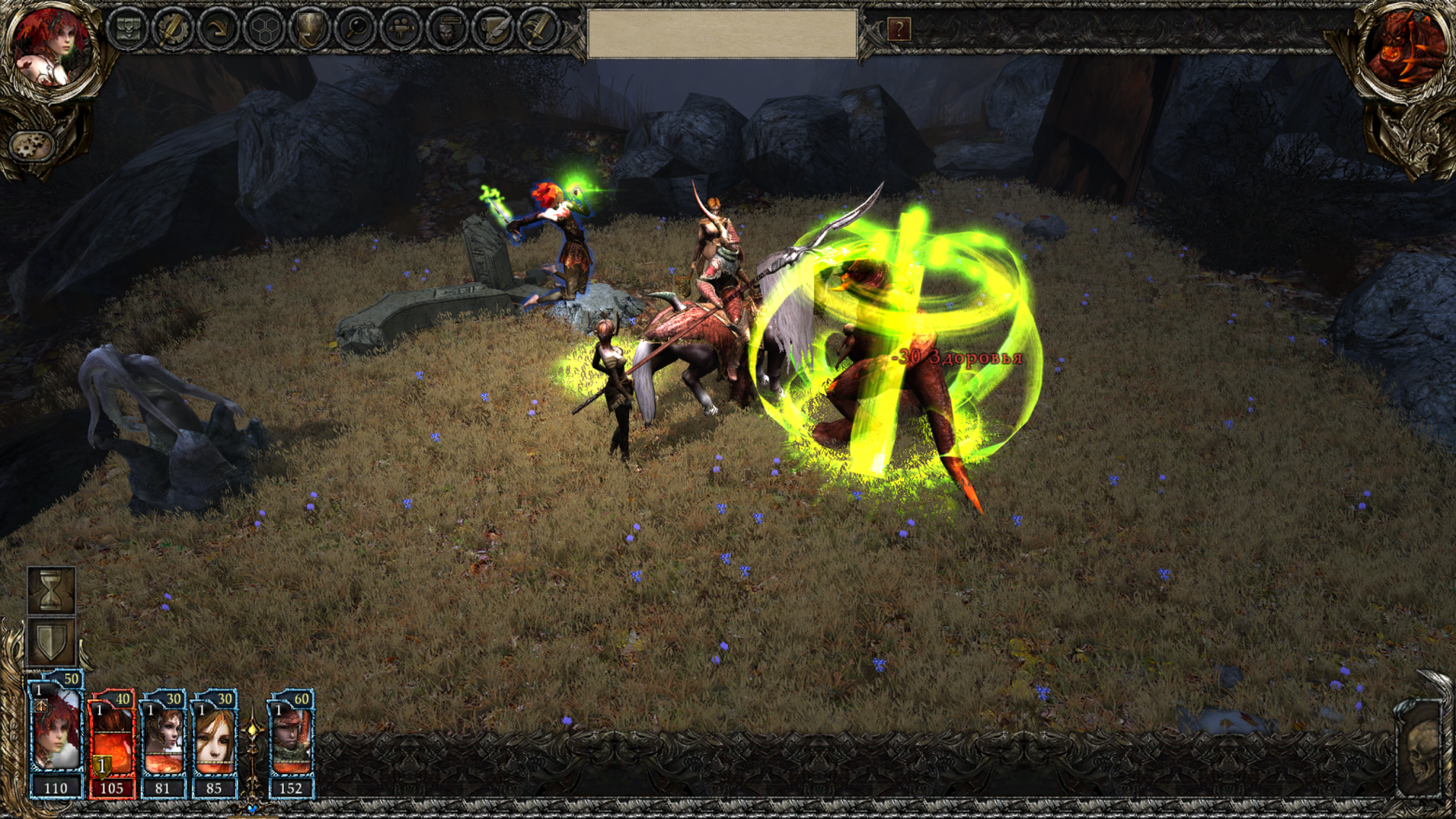1456x819 pixels.
Task: Toggle the hexagon grid icon
Action: pos(264,29)
